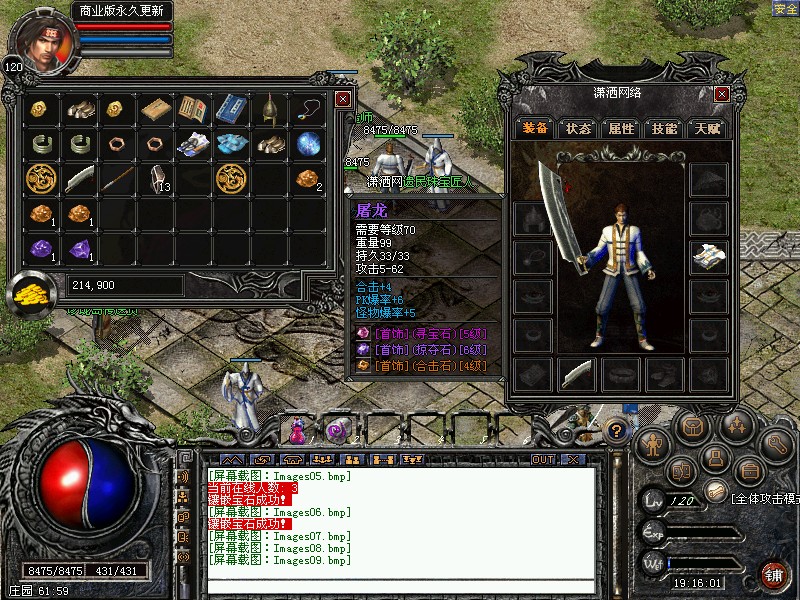This screenshot has width=800, height=600.
Task: Show the 技能 skills tab
Action: [664, 128]
